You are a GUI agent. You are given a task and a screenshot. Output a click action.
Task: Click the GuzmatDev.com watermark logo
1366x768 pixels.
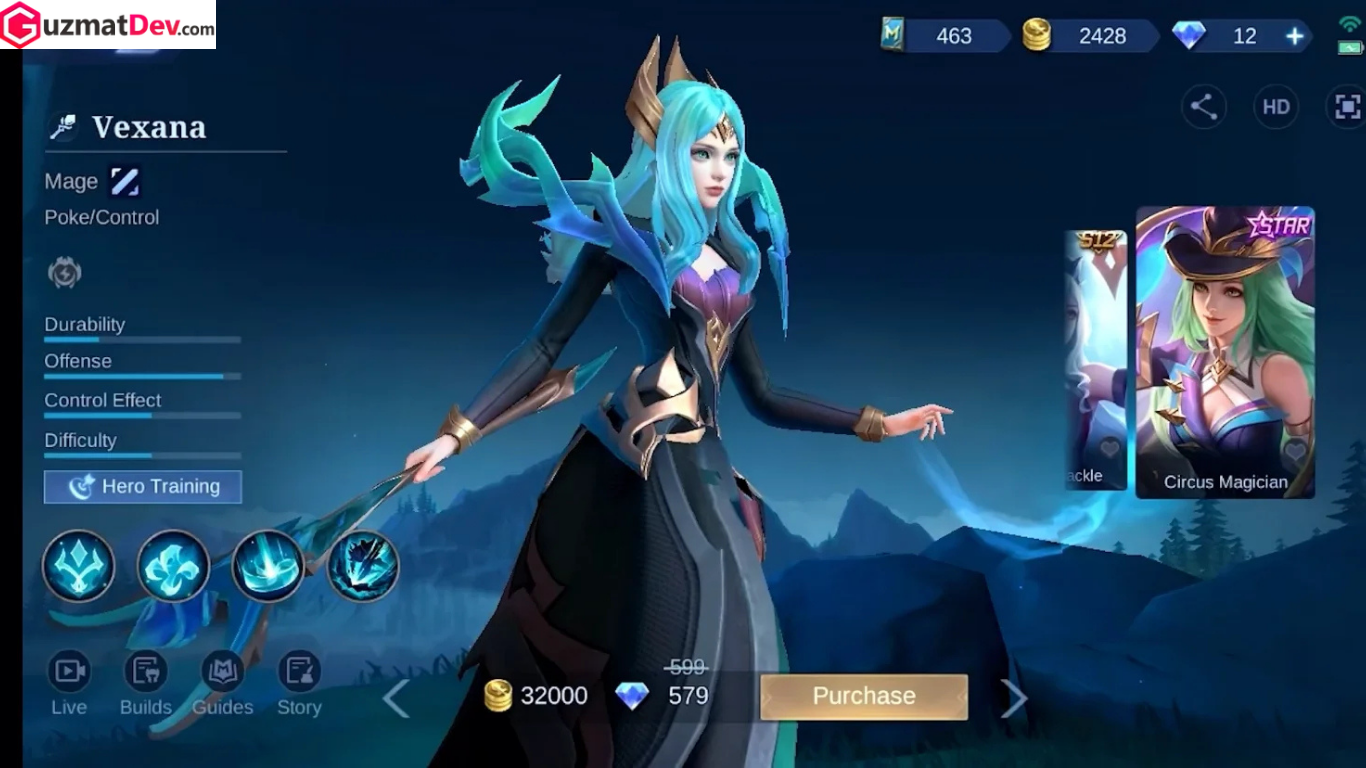[x=108, y=25]
